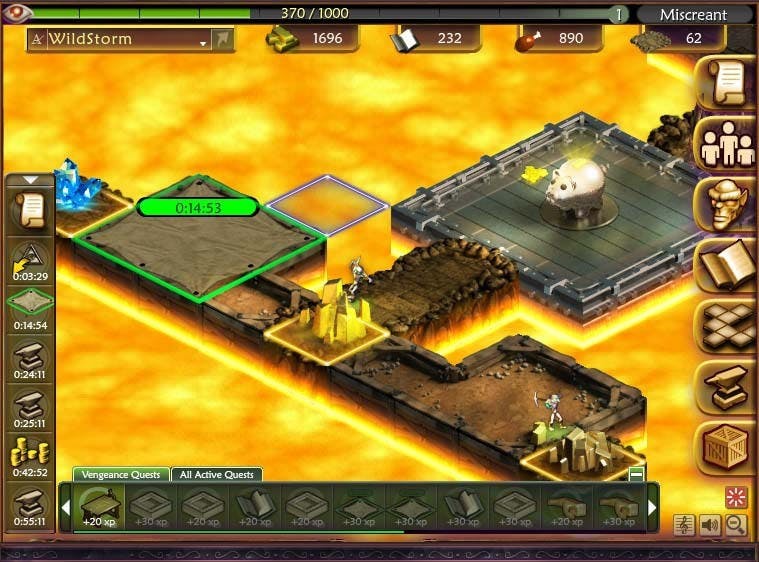The image size is (759, 562).
Task: Toggle music with the note icon
Action: click(x=687, y=525)
